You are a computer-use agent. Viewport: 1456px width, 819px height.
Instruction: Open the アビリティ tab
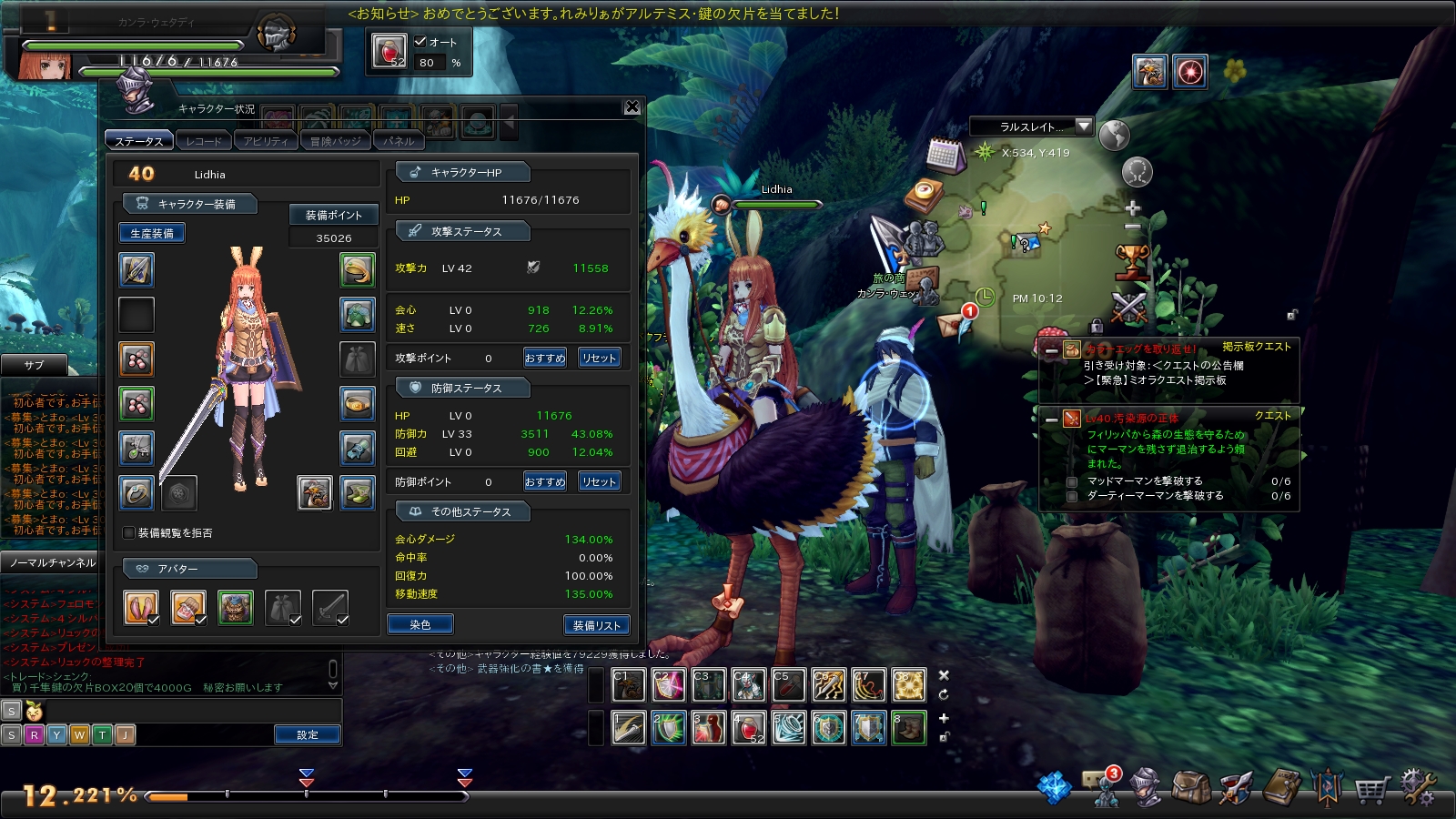[x=266, y=141]
